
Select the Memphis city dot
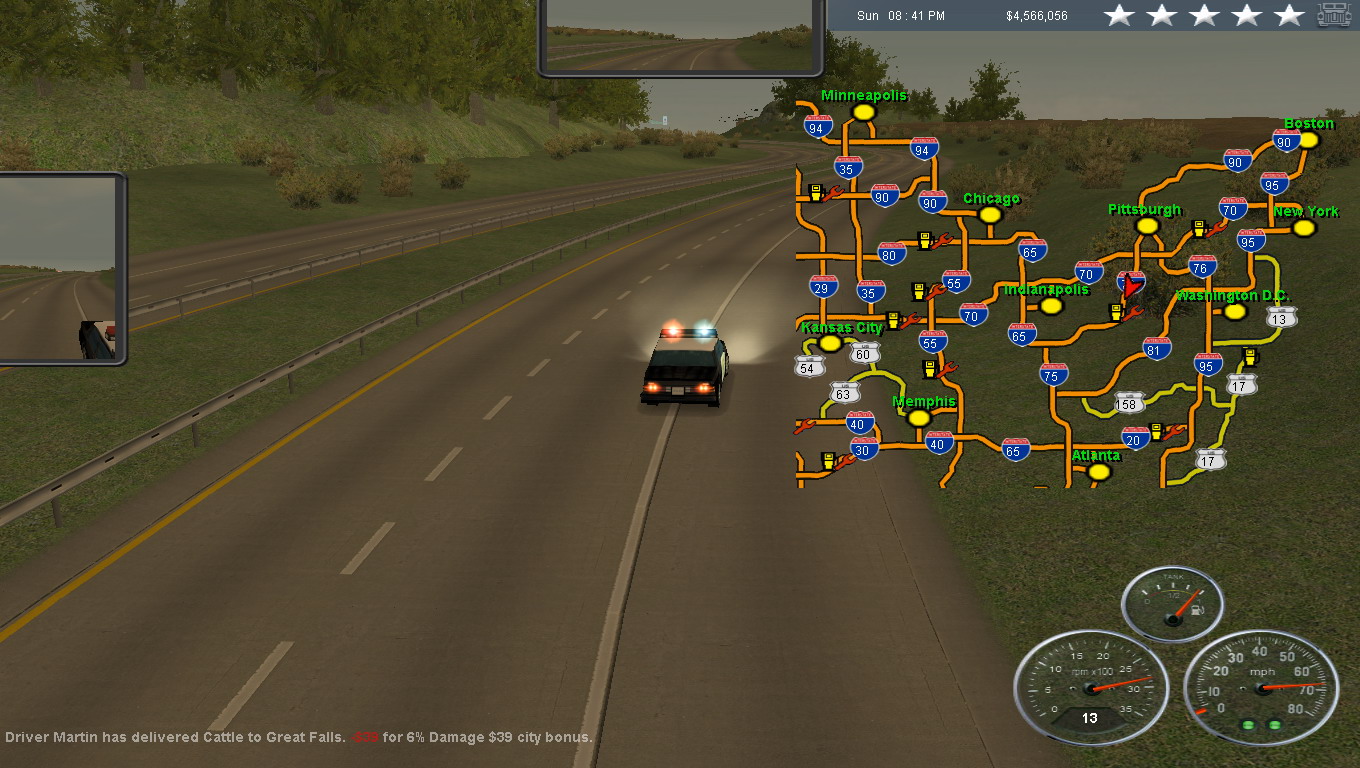(919, 417)
